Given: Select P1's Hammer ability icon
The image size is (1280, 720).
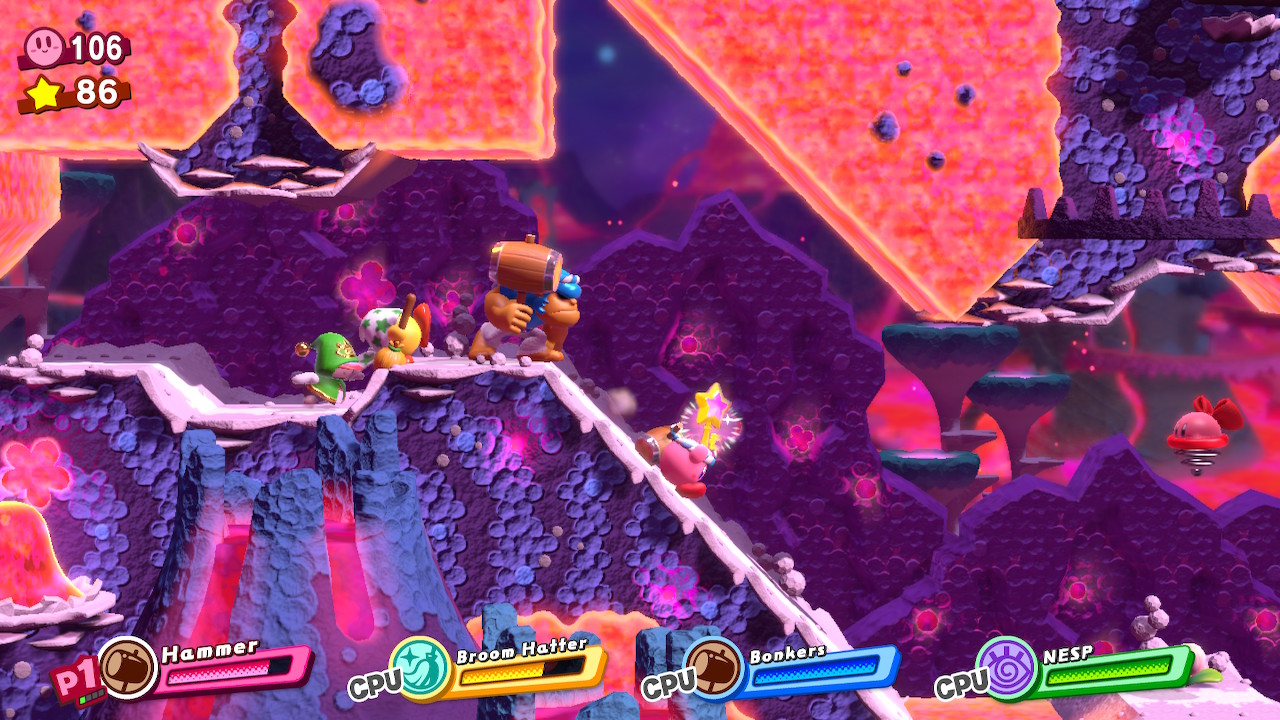Looking at the screenshot, I should (x=128, y=667).
